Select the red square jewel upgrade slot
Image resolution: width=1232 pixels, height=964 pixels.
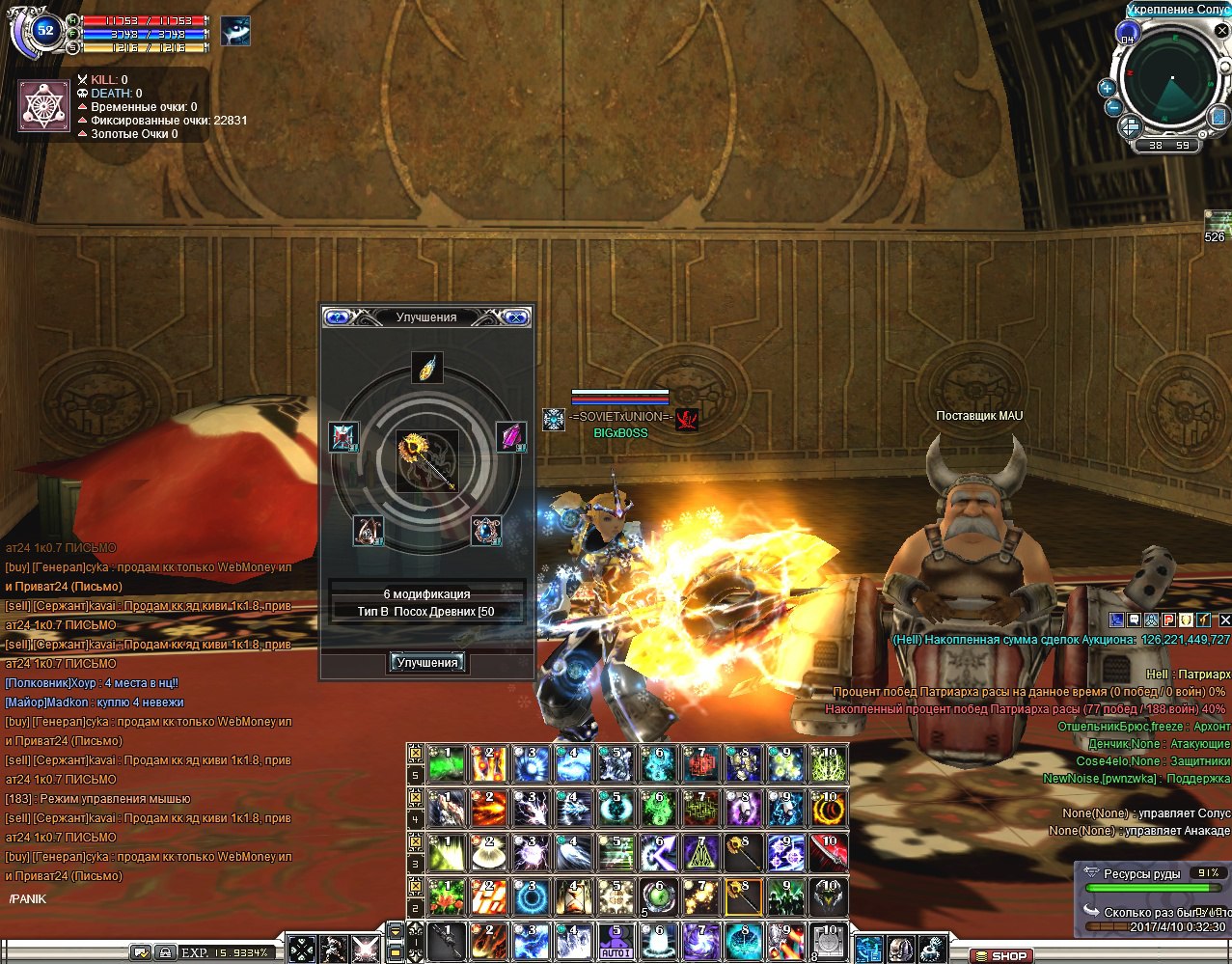pyautogui.click(x=343, y=437)
